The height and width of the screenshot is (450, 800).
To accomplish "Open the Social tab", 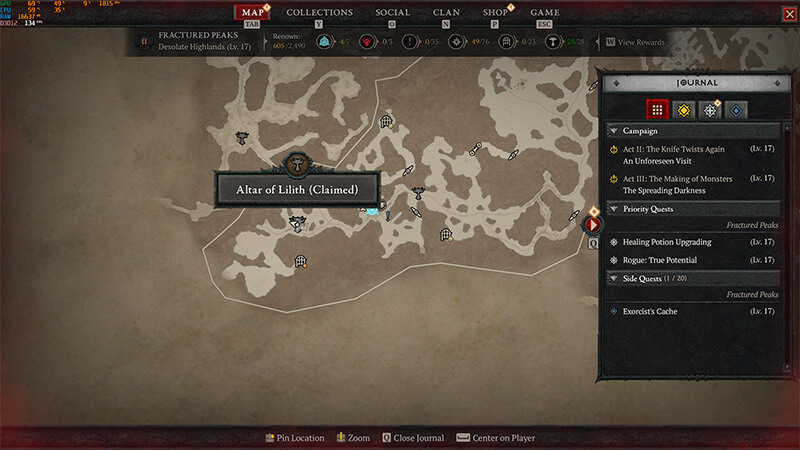I will point(392,13).
